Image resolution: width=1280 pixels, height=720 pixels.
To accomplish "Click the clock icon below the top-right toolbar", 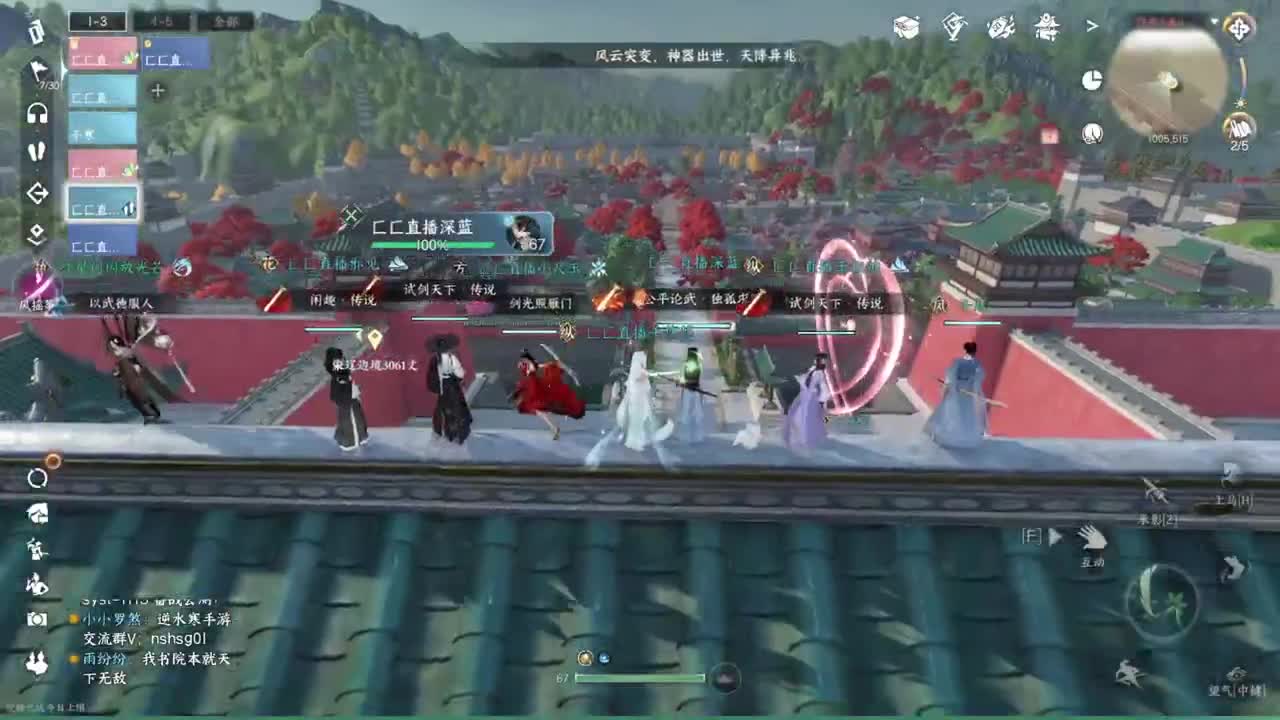I will click(1093, 134).
